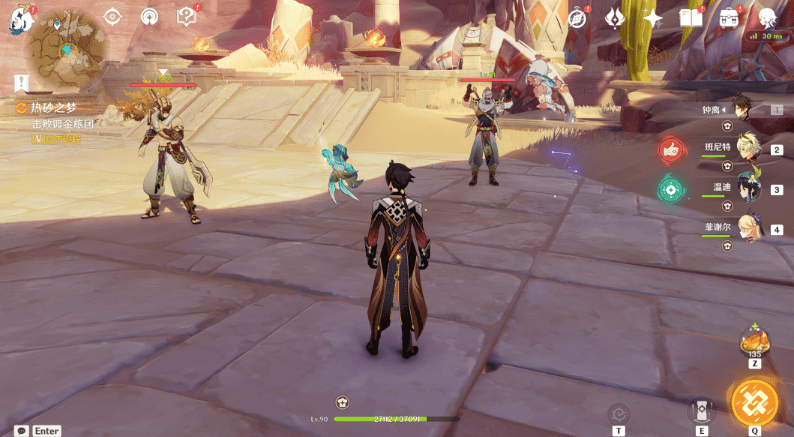794x437 pixels.
Task: Toggle the eye-shaped elemental sight icon
Action: [x=112, y=17]
